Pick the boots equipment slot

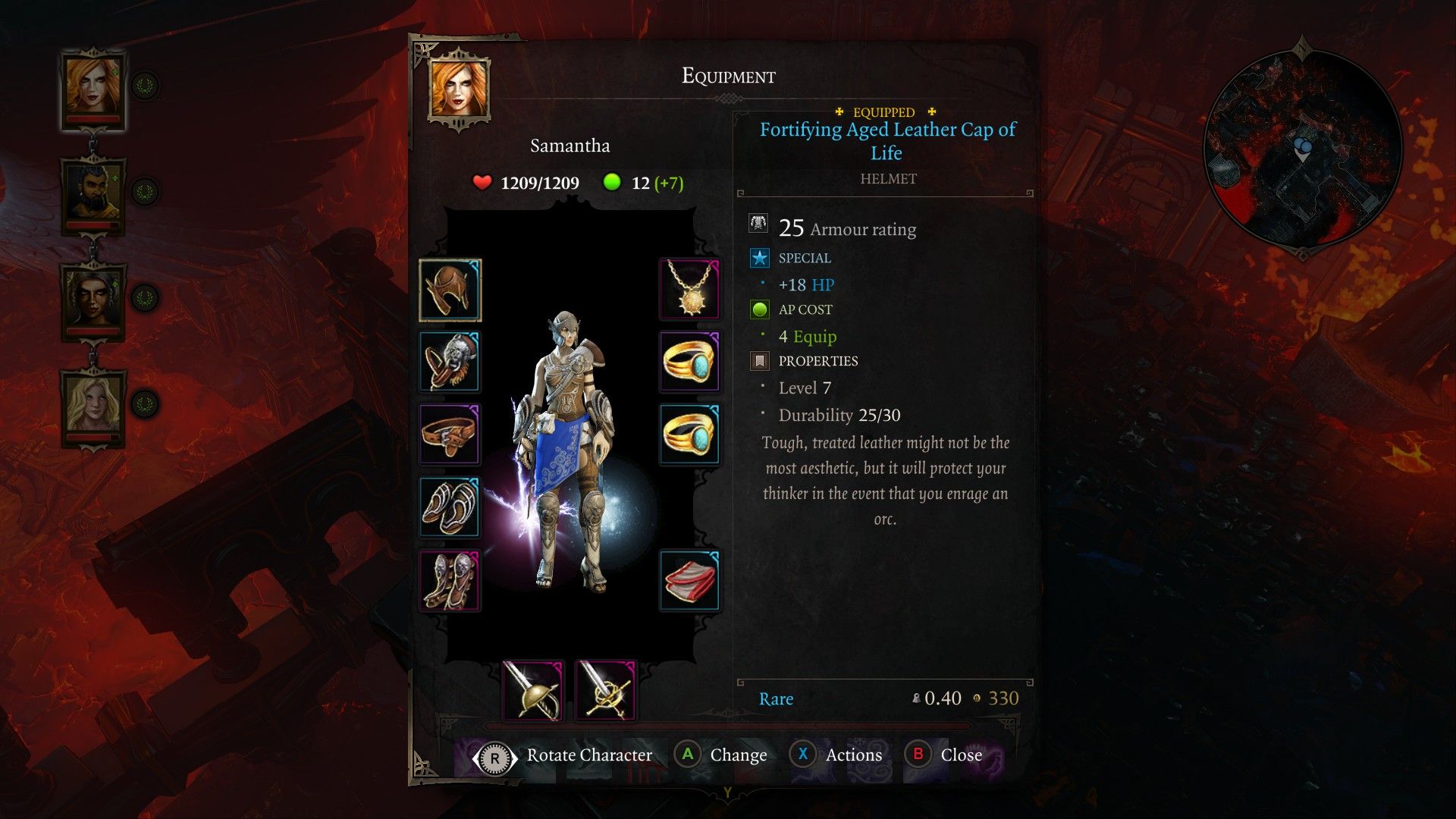[450, 580]
